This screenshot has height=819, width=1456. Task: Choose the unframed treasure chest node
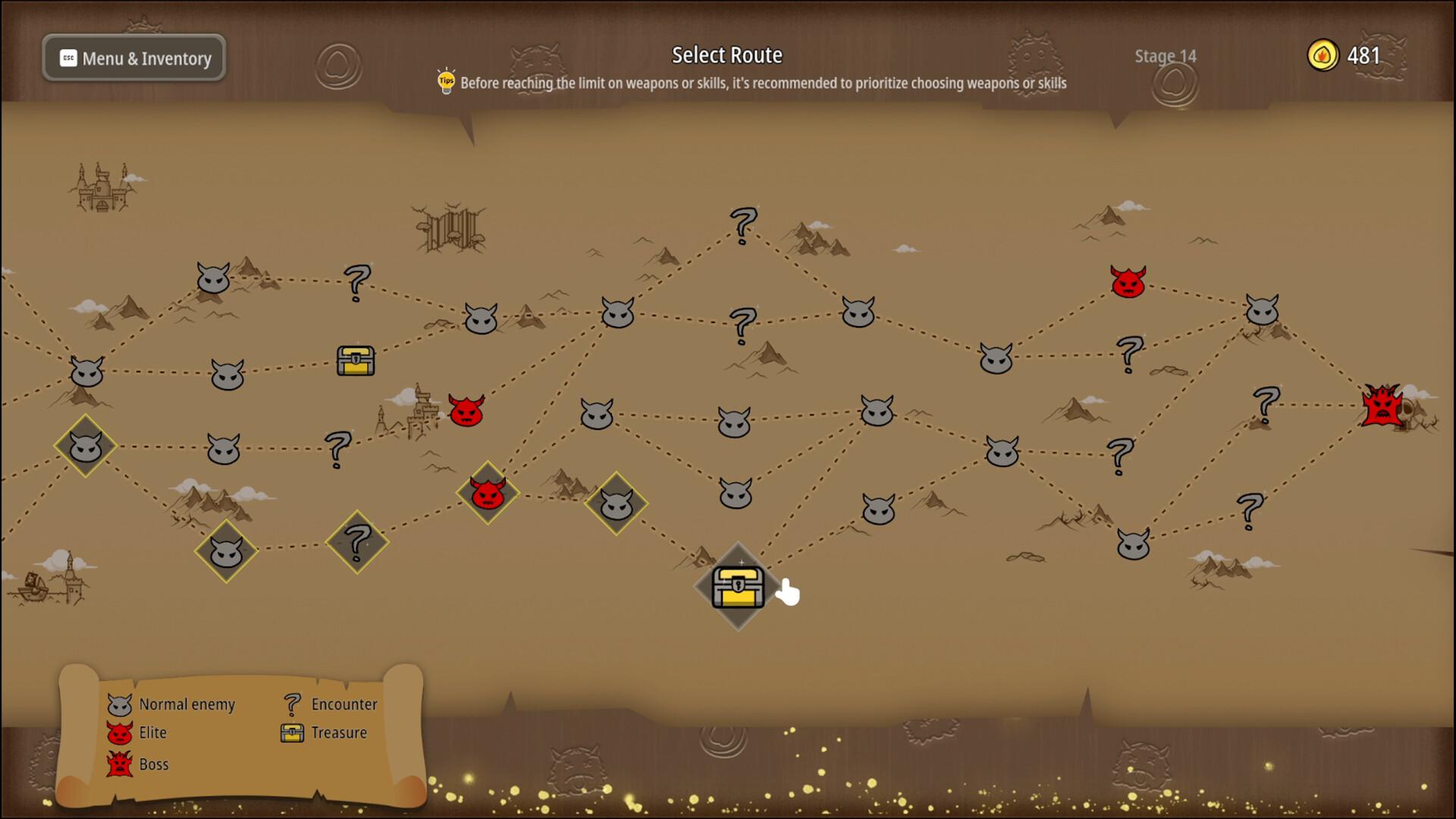point(356,361)
